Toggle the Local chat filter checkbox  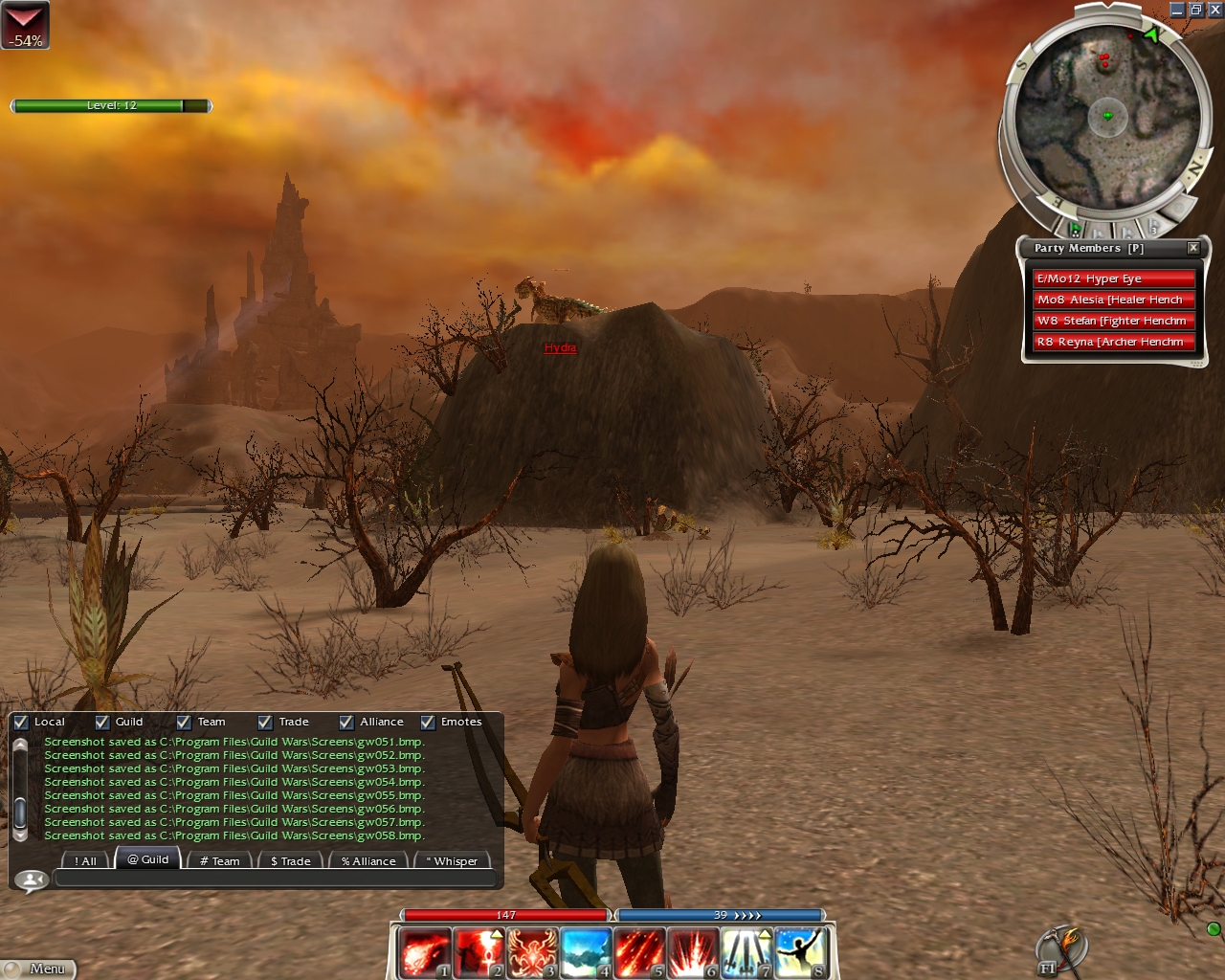coord(21,723)
